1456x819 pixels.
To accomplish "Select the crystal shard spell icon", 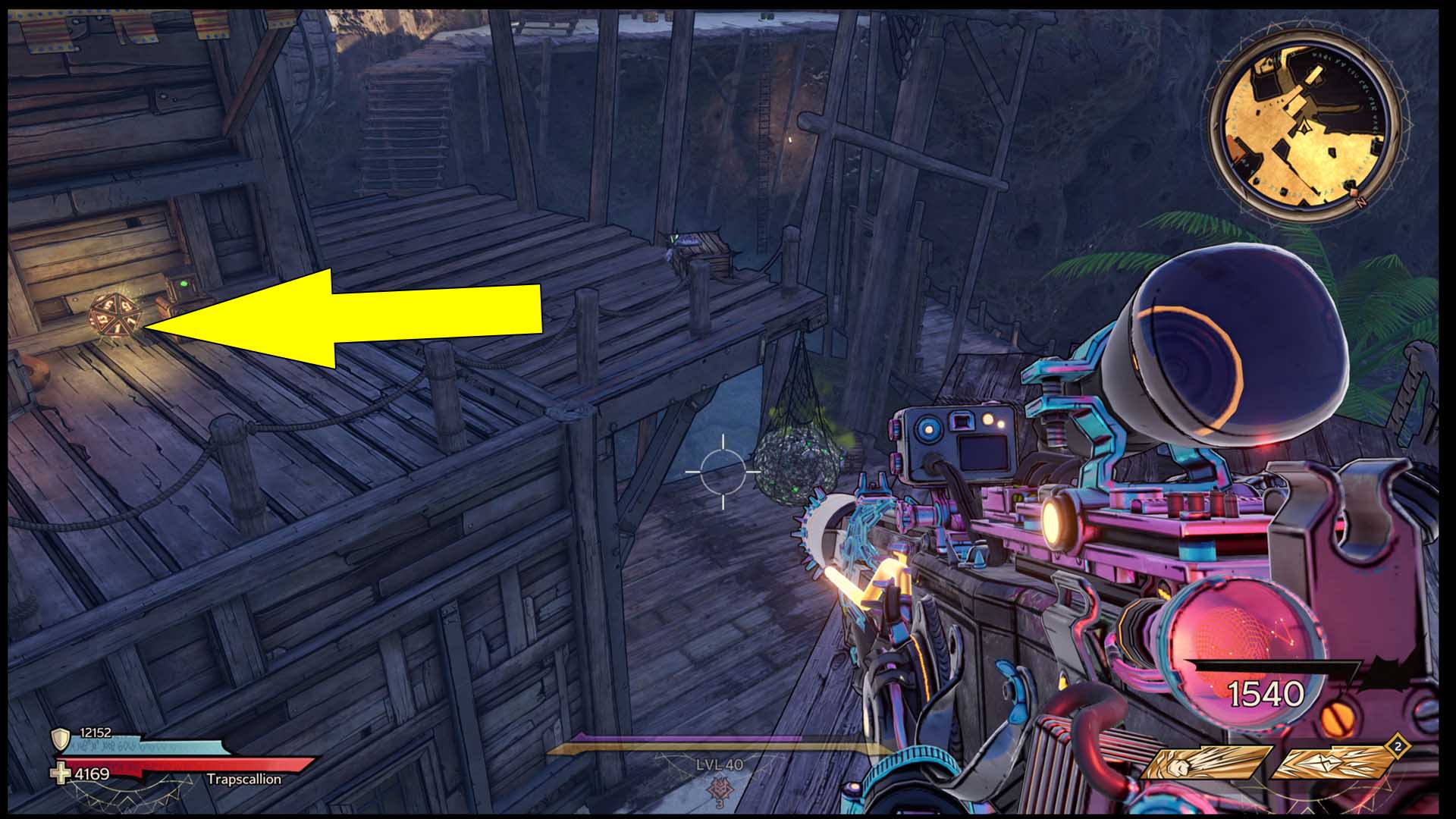I will pyautogui.click(x=1332, y=762).
